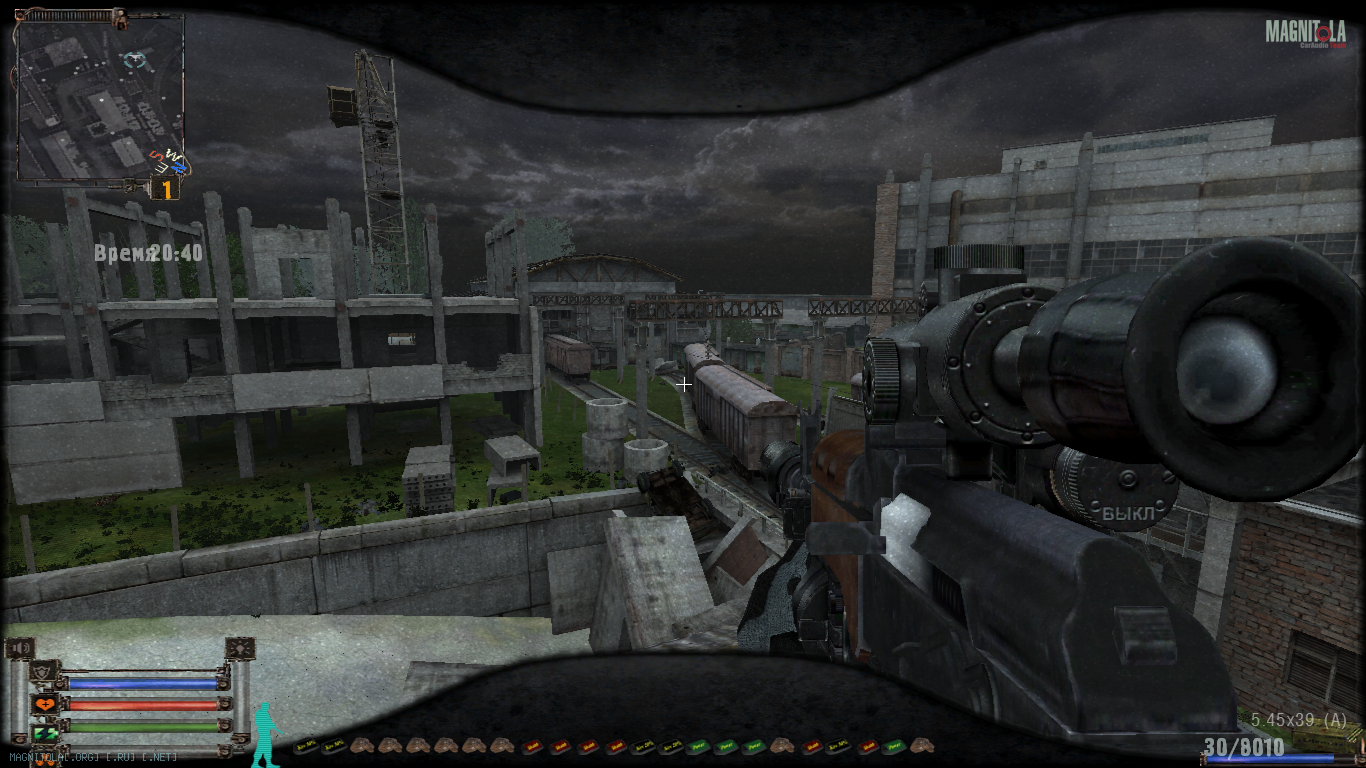This screenshot has height=768, width=1366.
Task: Open the Magnitola watermark logo
Action: pyautogui.click(x=1305, y=33)
